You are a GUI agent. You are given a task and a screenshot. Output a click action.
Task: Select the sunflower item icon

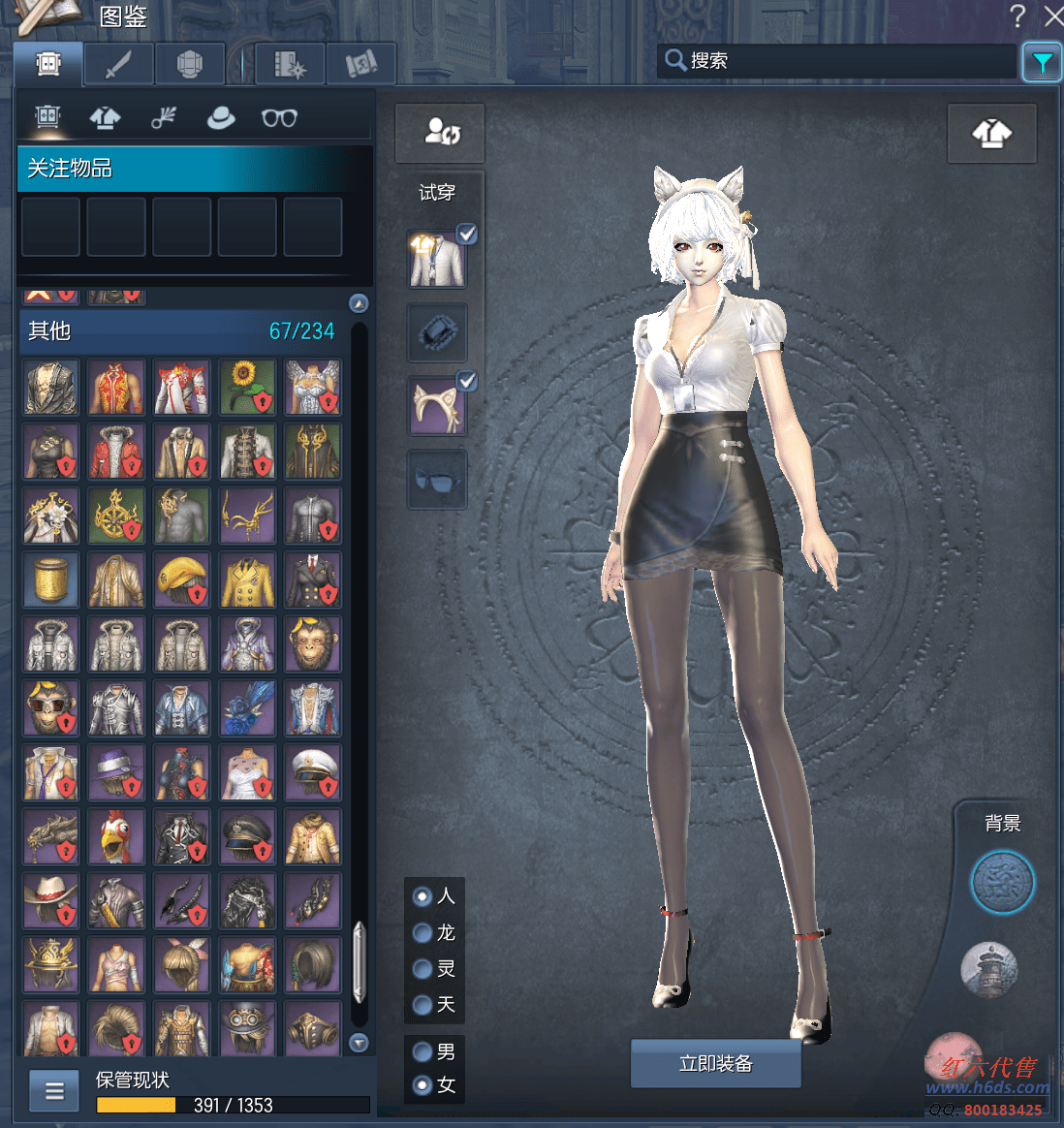click(247, 388)
